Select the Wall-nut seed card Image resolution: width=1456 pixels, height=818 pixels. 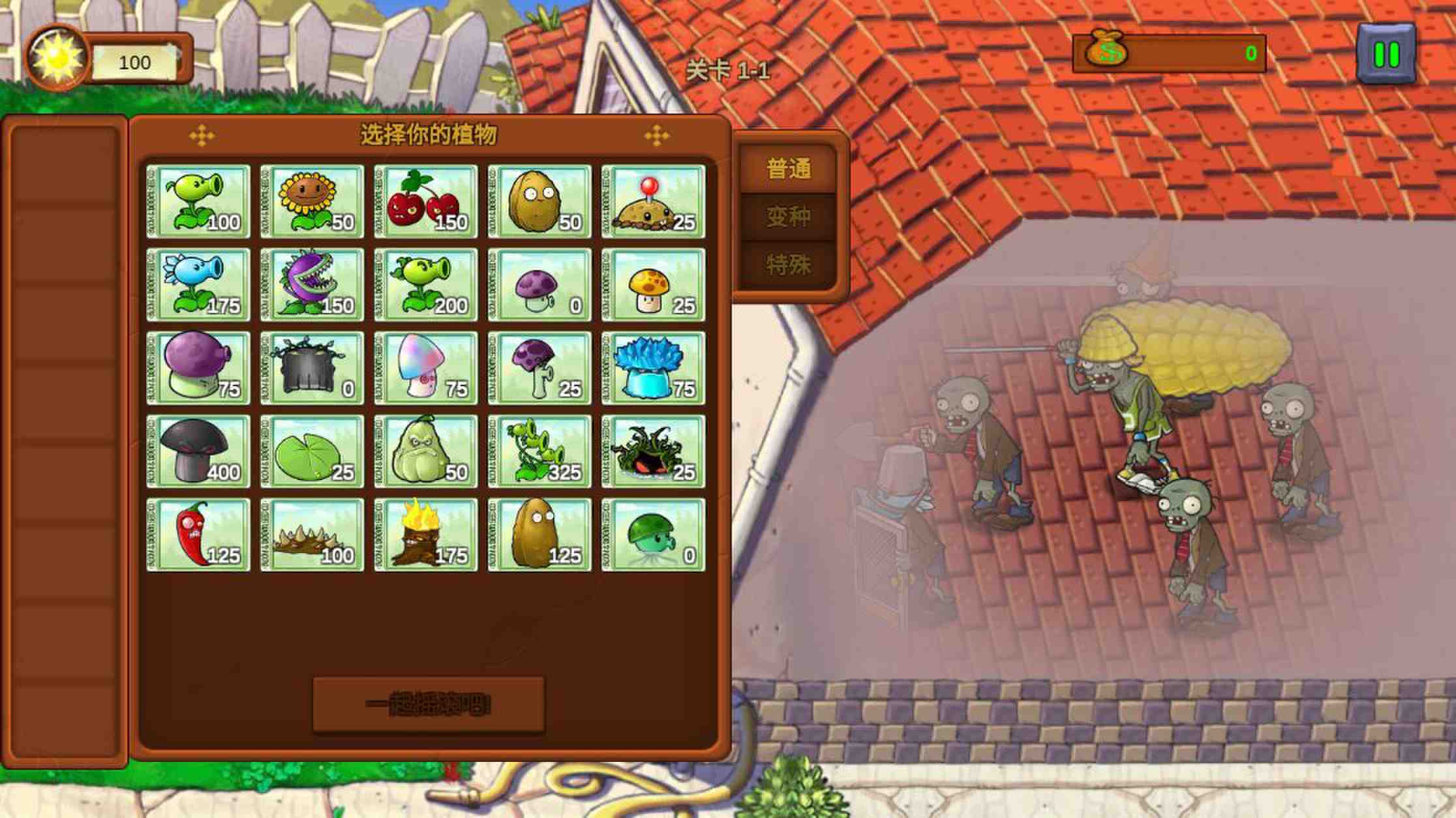click(540, 199)
